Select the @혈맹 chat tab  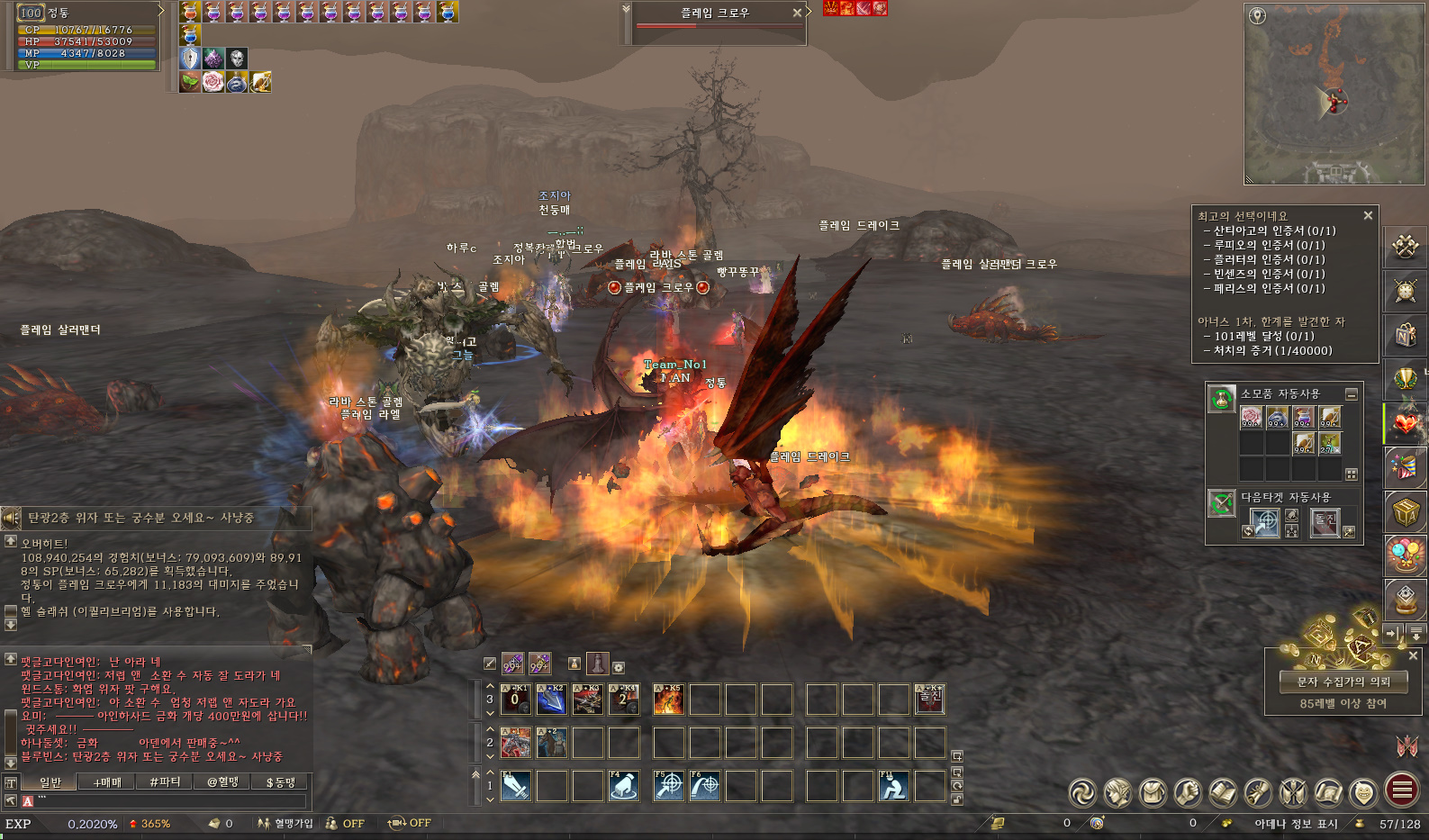tap(222, 782)
